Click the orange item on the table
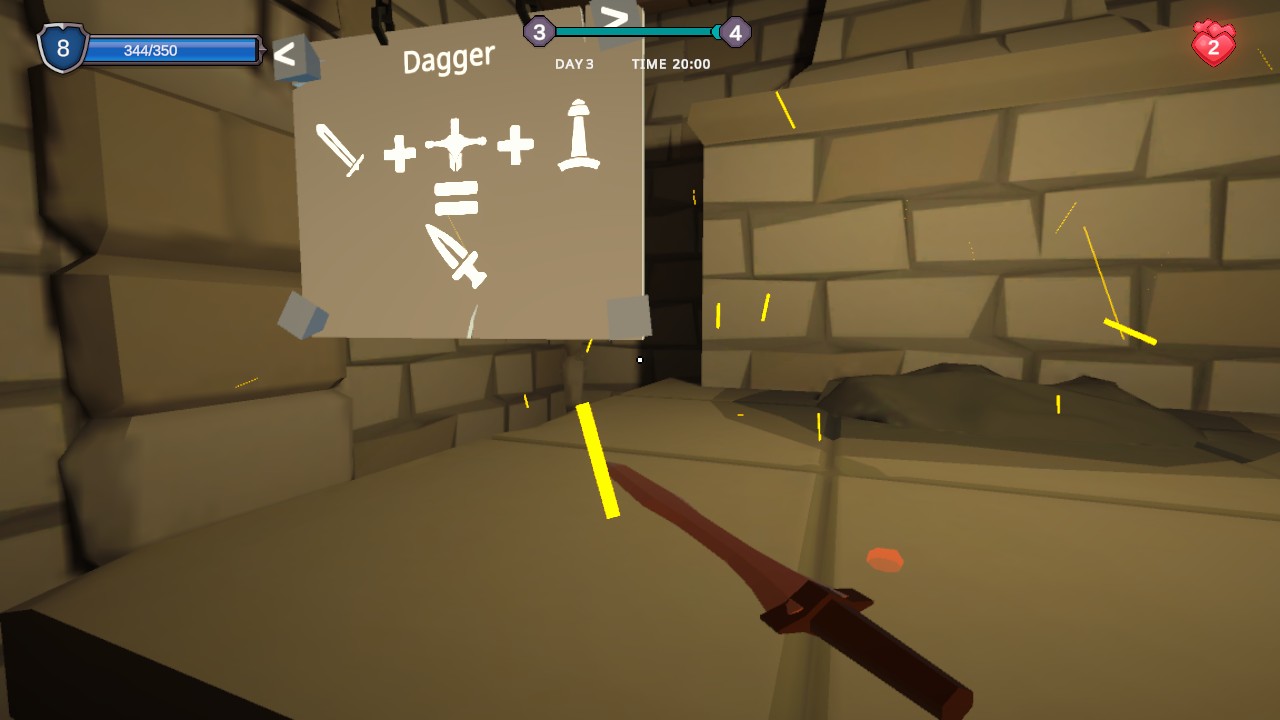This screenshot has width=1280, height=720. [884, 560]
